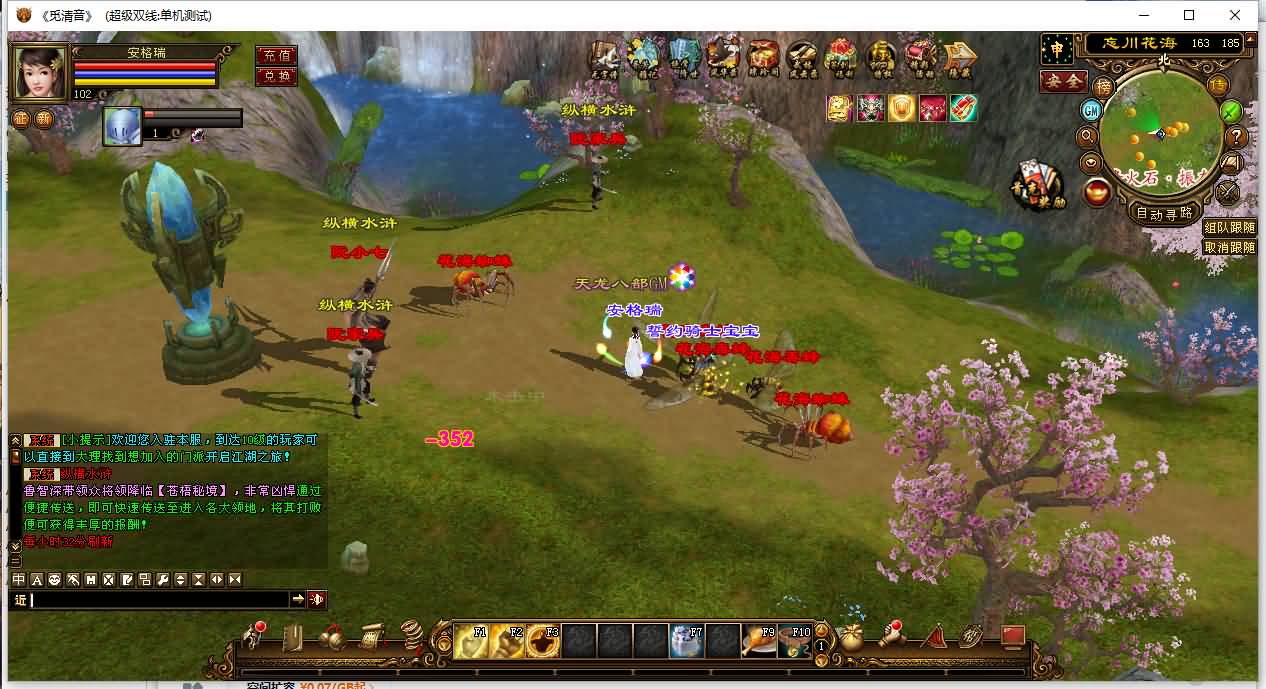Choose the 取消跟随 cancel follow button
This screenshot has height=689, width=1266.
[x=1229, y=247]
